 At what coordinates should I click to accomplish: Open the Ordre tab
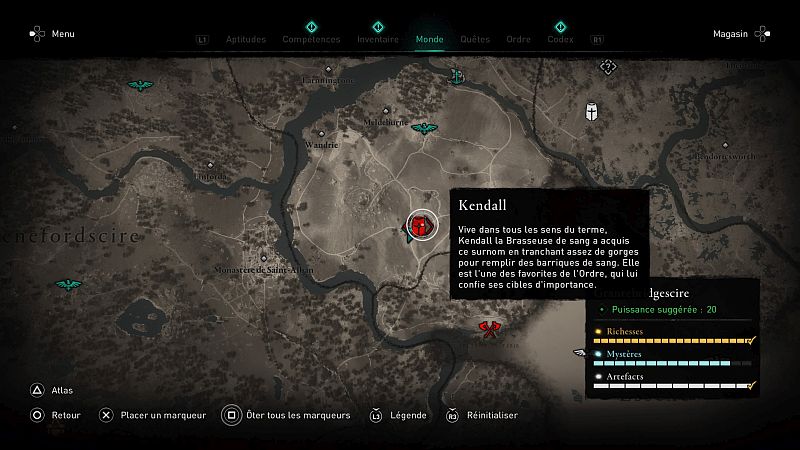[518, 39]
